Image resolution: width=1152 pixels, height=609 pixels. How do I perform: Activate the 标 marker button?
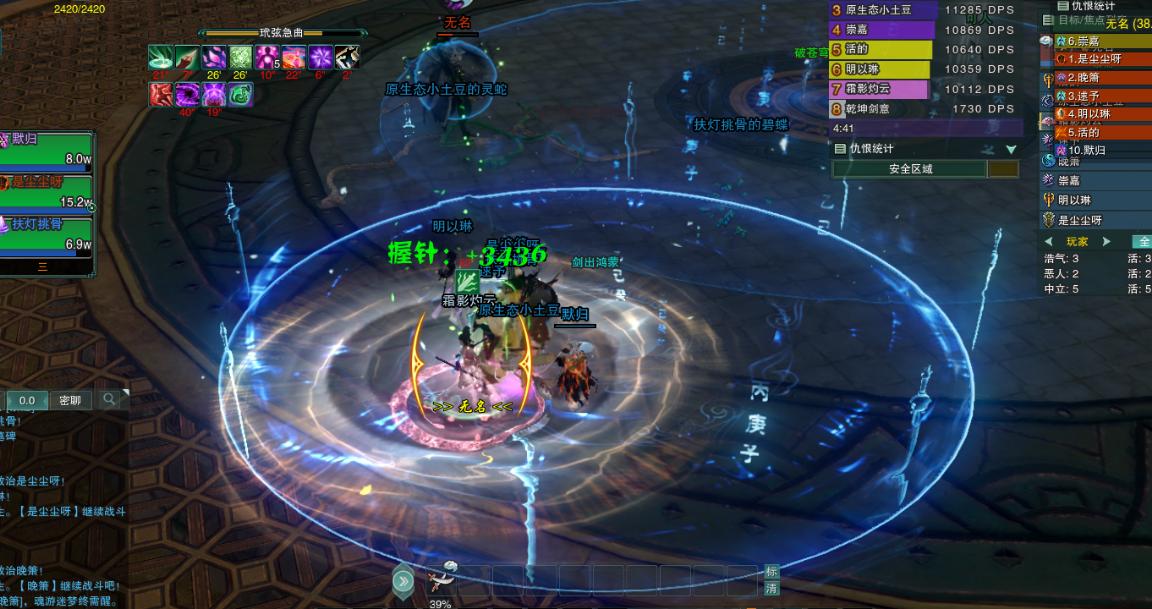point(771,572)
